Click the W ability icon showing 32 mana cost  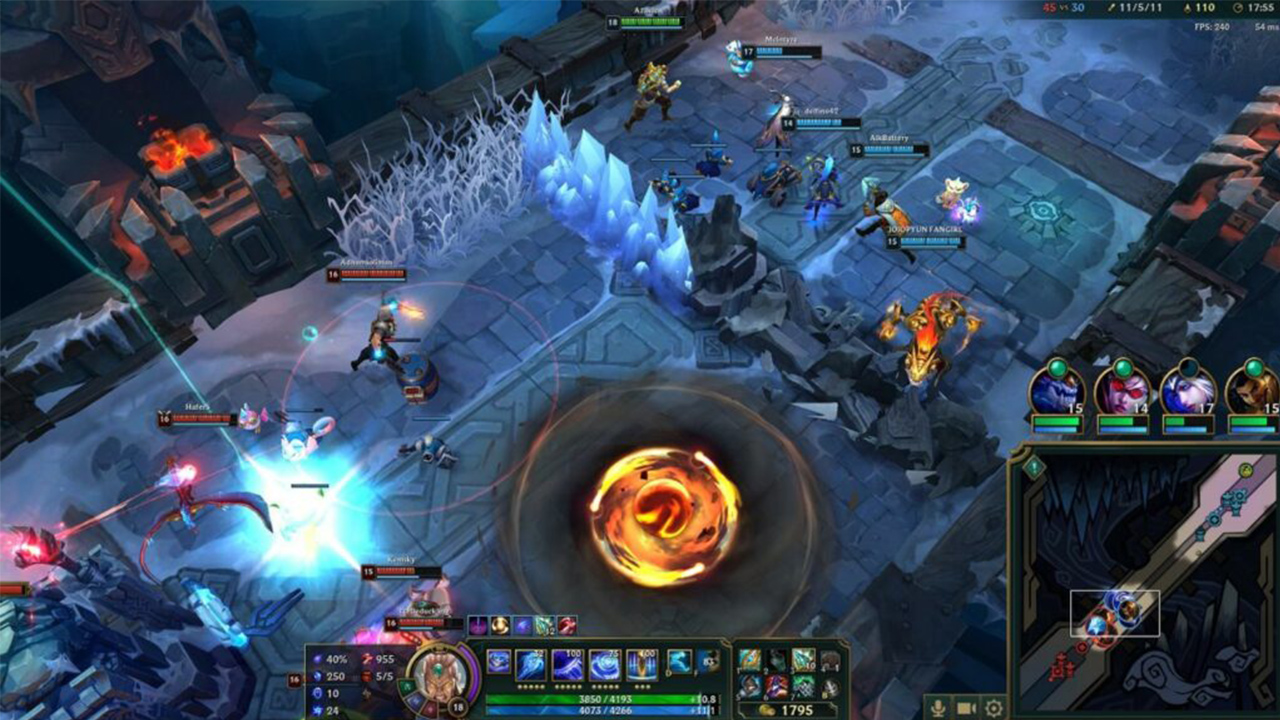click(529, 663)
